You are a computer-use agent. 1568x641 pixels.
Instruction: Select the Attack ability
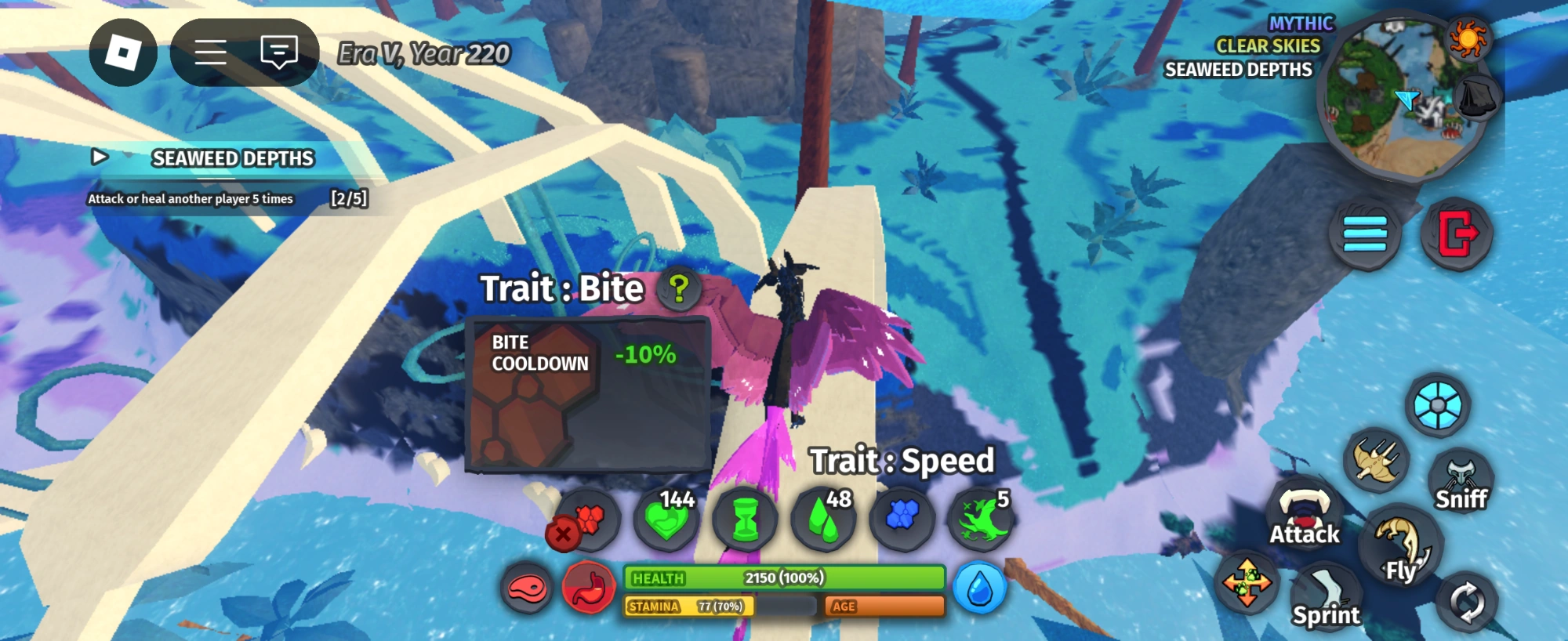tap(1304, 517)
